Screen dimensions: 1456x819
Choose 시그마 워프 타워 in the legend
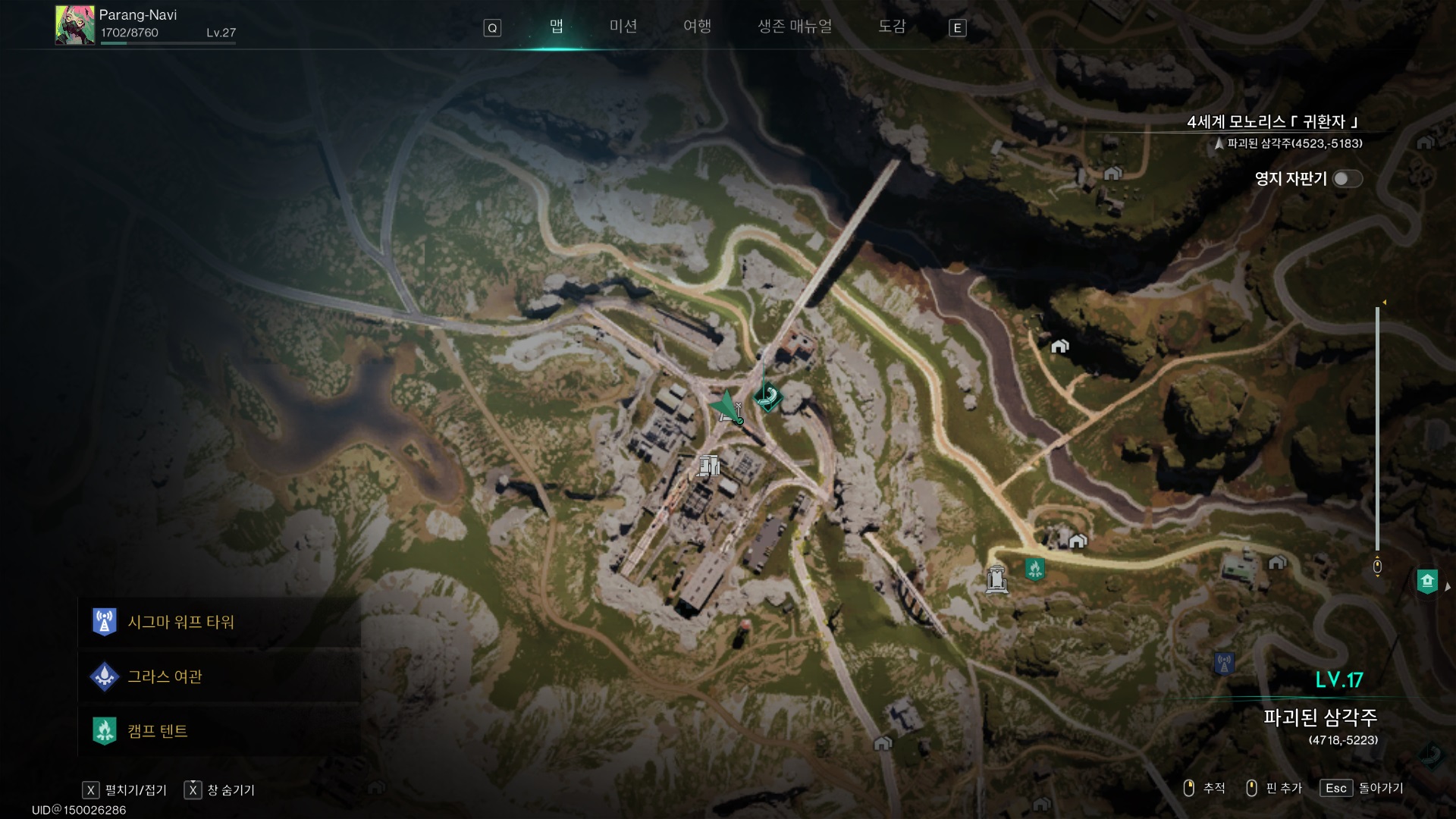tap(180, 623)
